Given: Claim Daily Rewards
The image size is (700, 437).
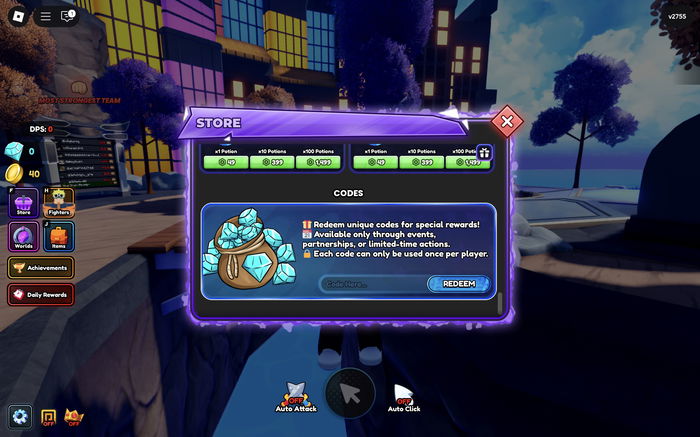Looking at the screenshot, I should click(x=40, y=294).
